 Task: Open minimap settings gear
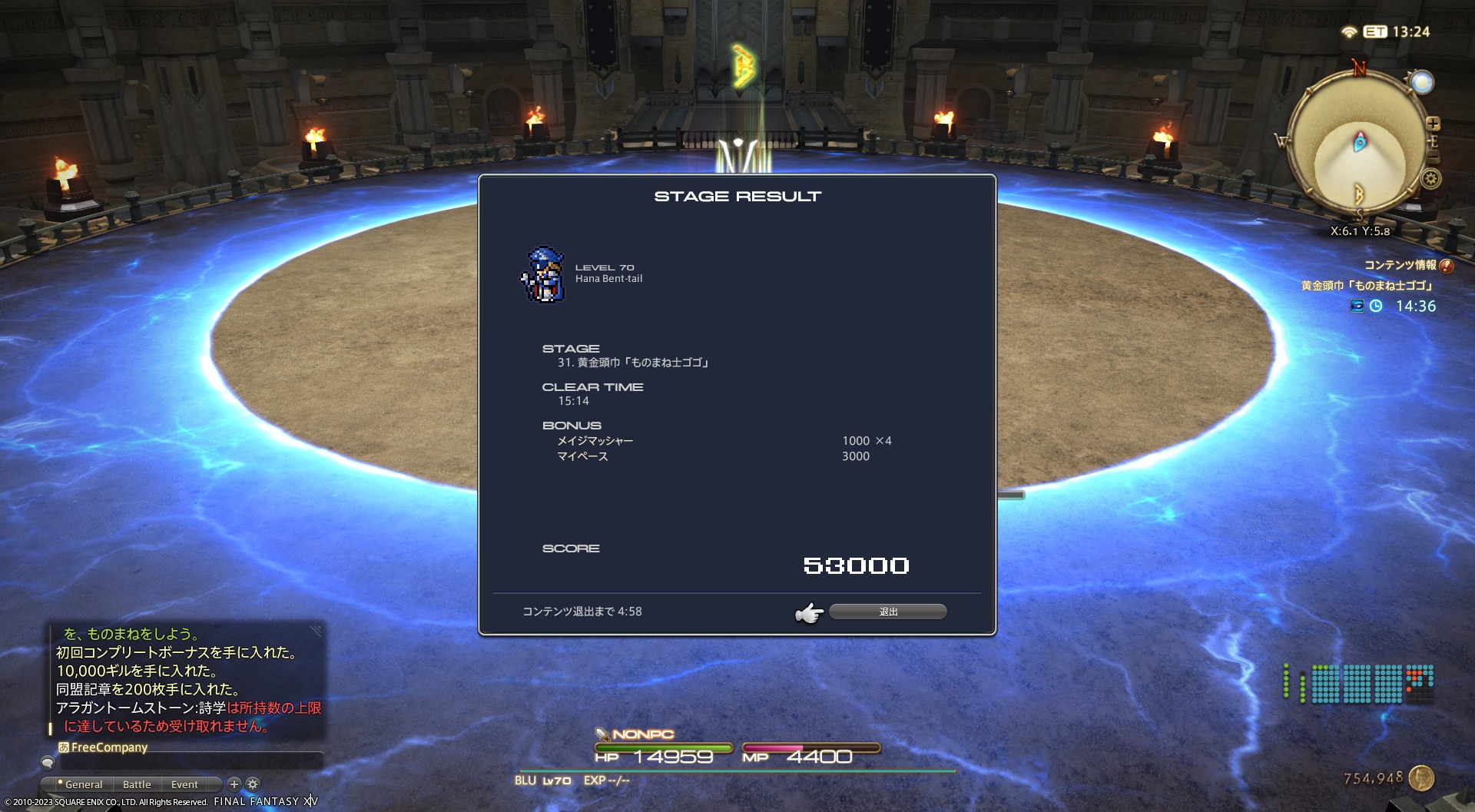(1430, 179)
